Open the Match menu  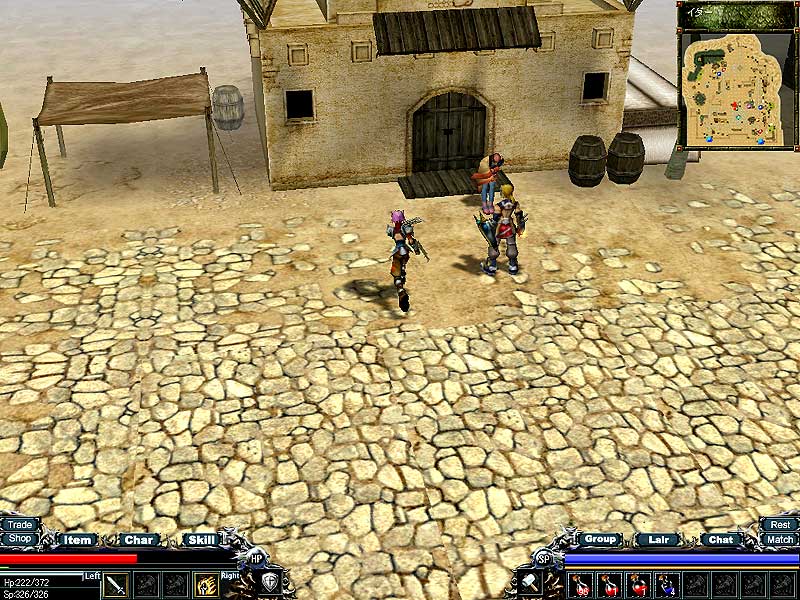point(780,539)
